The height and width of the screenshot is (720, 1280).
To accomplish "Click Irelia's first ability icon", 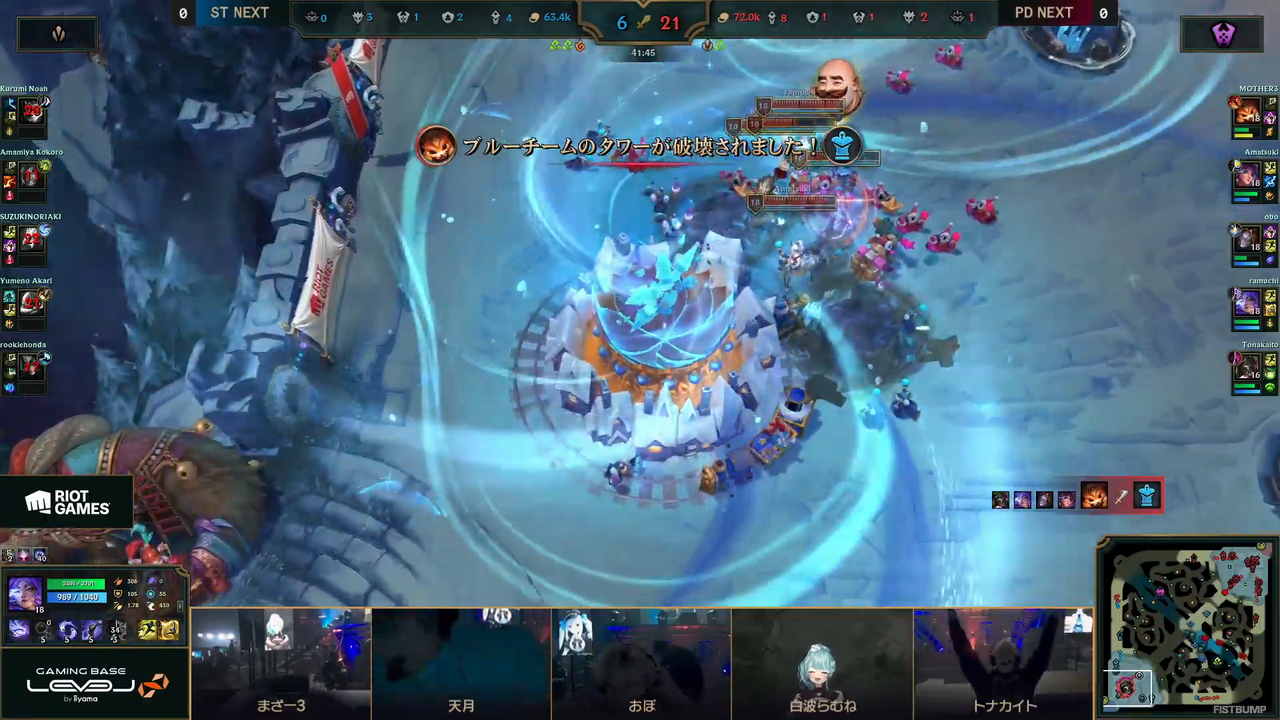I will click(x=18, y=628).
